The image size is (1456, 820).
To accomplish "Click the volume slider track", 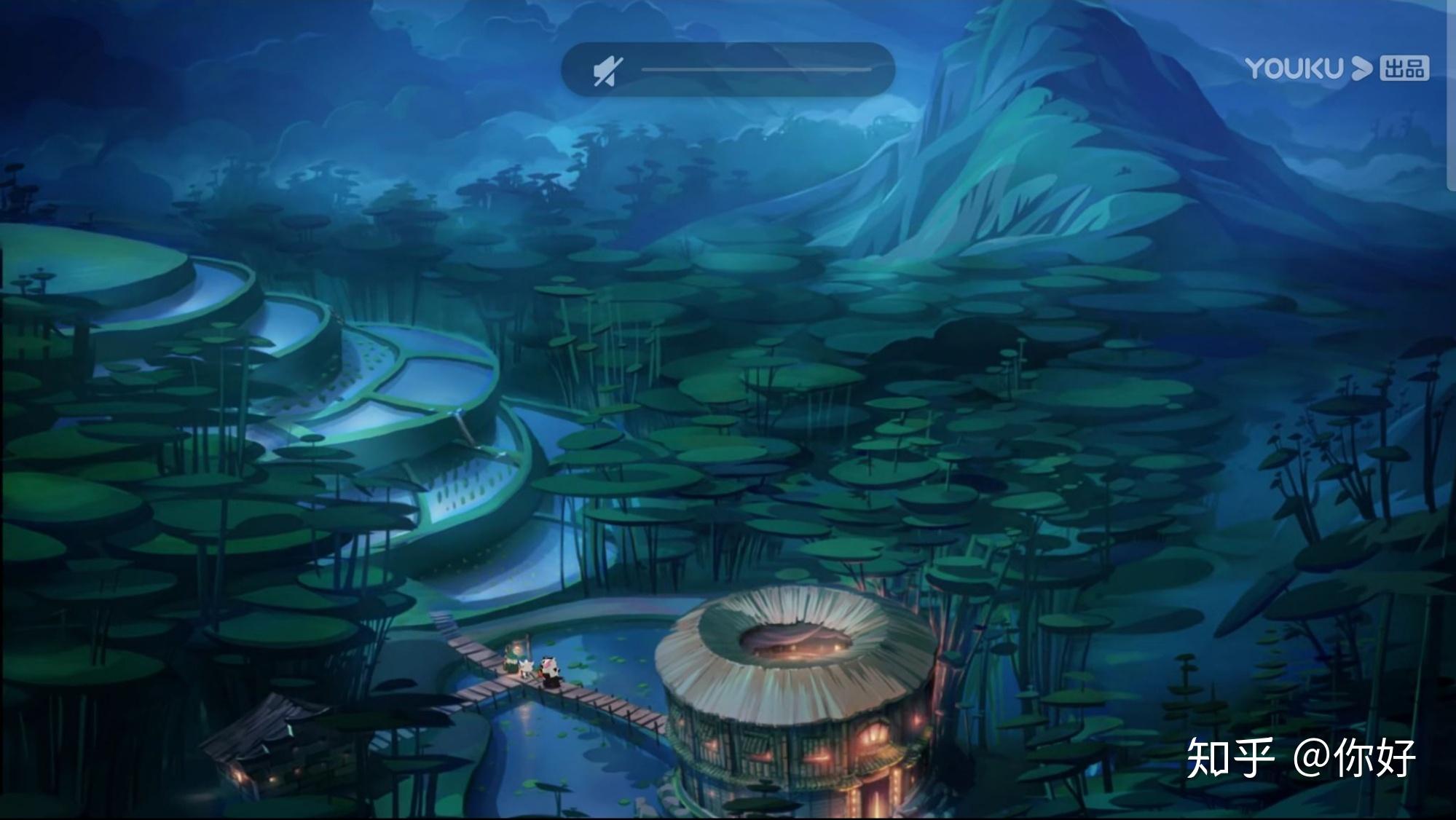I will tap(755, 70).
